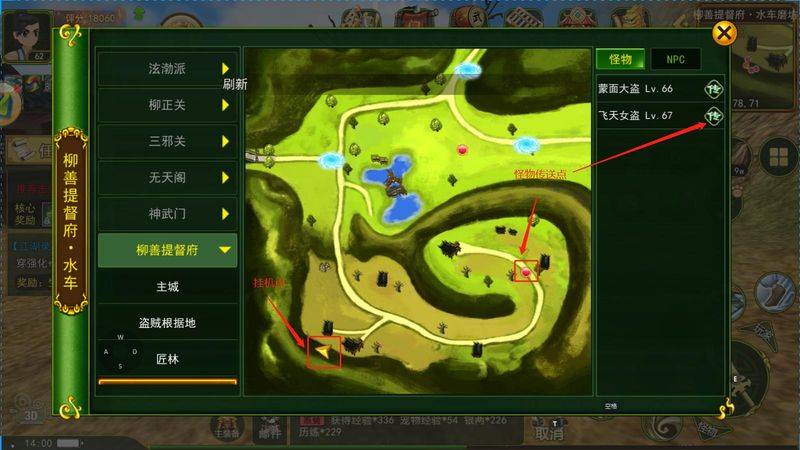Expand the 三邪关 region entry
Screen dimensions: 800x450
pyautogui.click(x=168, y=141)
